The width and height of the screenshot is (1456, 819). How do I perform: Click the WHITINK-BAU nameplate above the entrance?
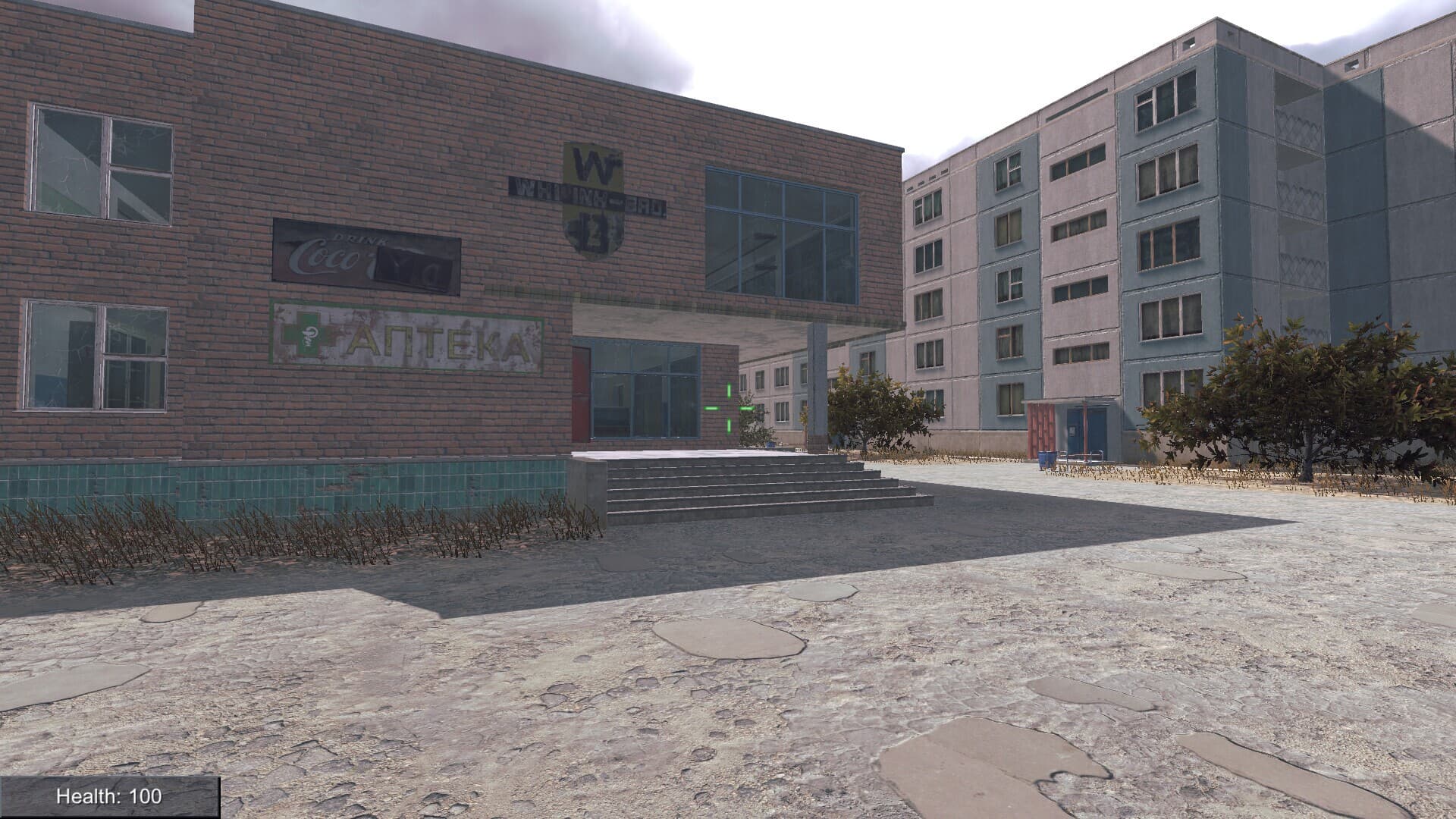coord(588,196)
